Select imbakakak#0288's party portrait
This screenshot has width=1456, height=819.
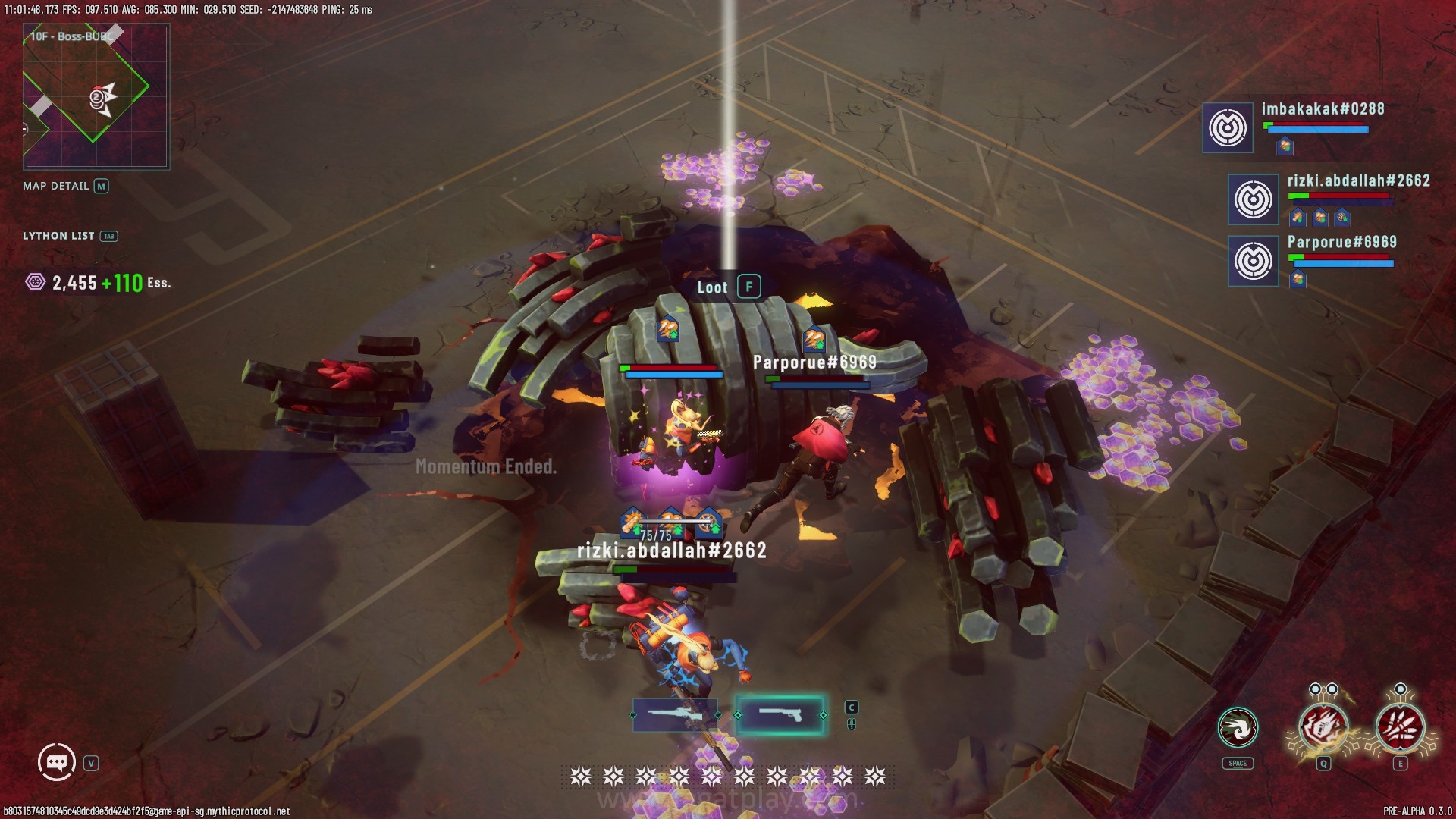(1227, 127)
